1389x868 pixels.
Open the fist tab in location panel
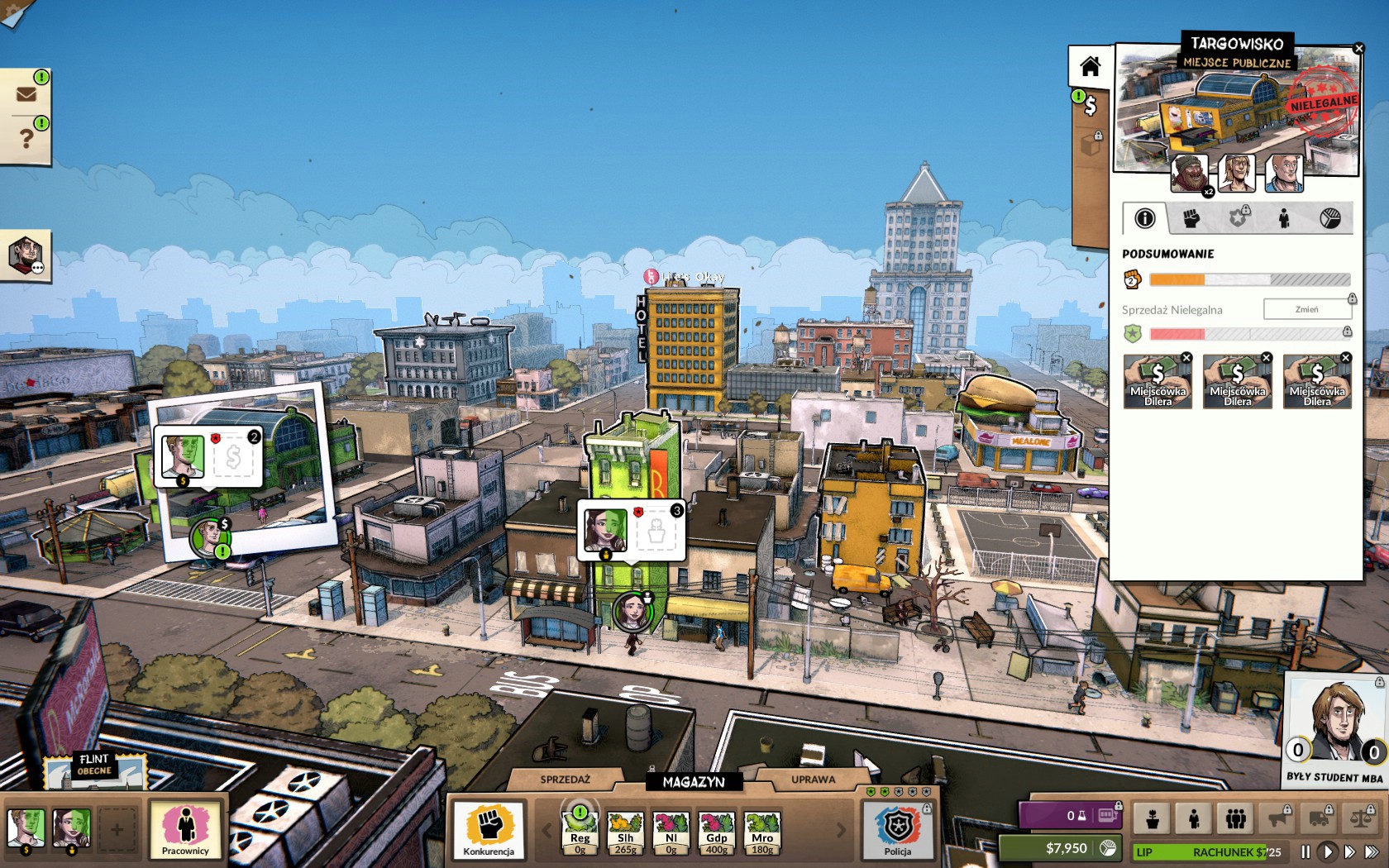(1191, 218)
